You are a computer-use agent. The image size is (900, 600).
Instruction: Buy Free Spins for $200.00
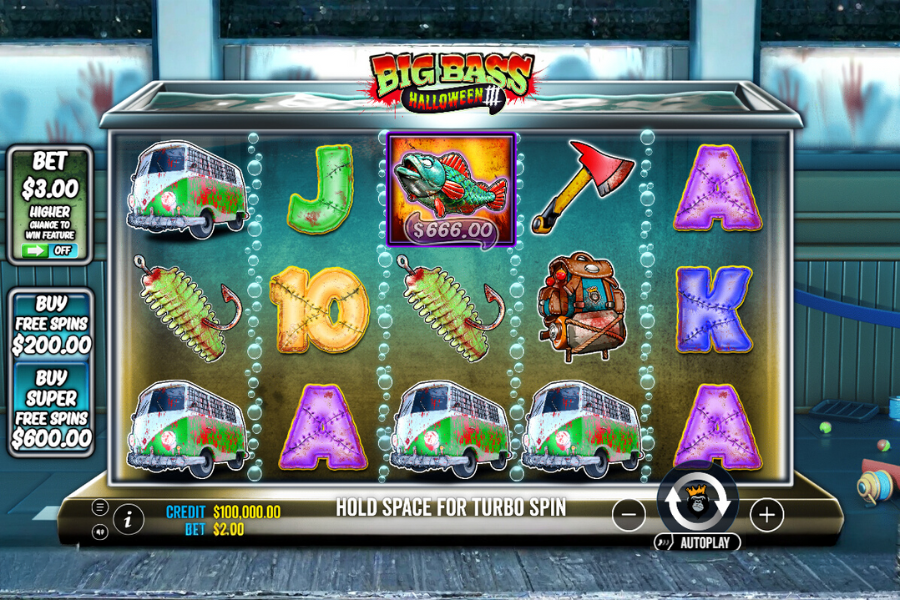tap(51, 324)
